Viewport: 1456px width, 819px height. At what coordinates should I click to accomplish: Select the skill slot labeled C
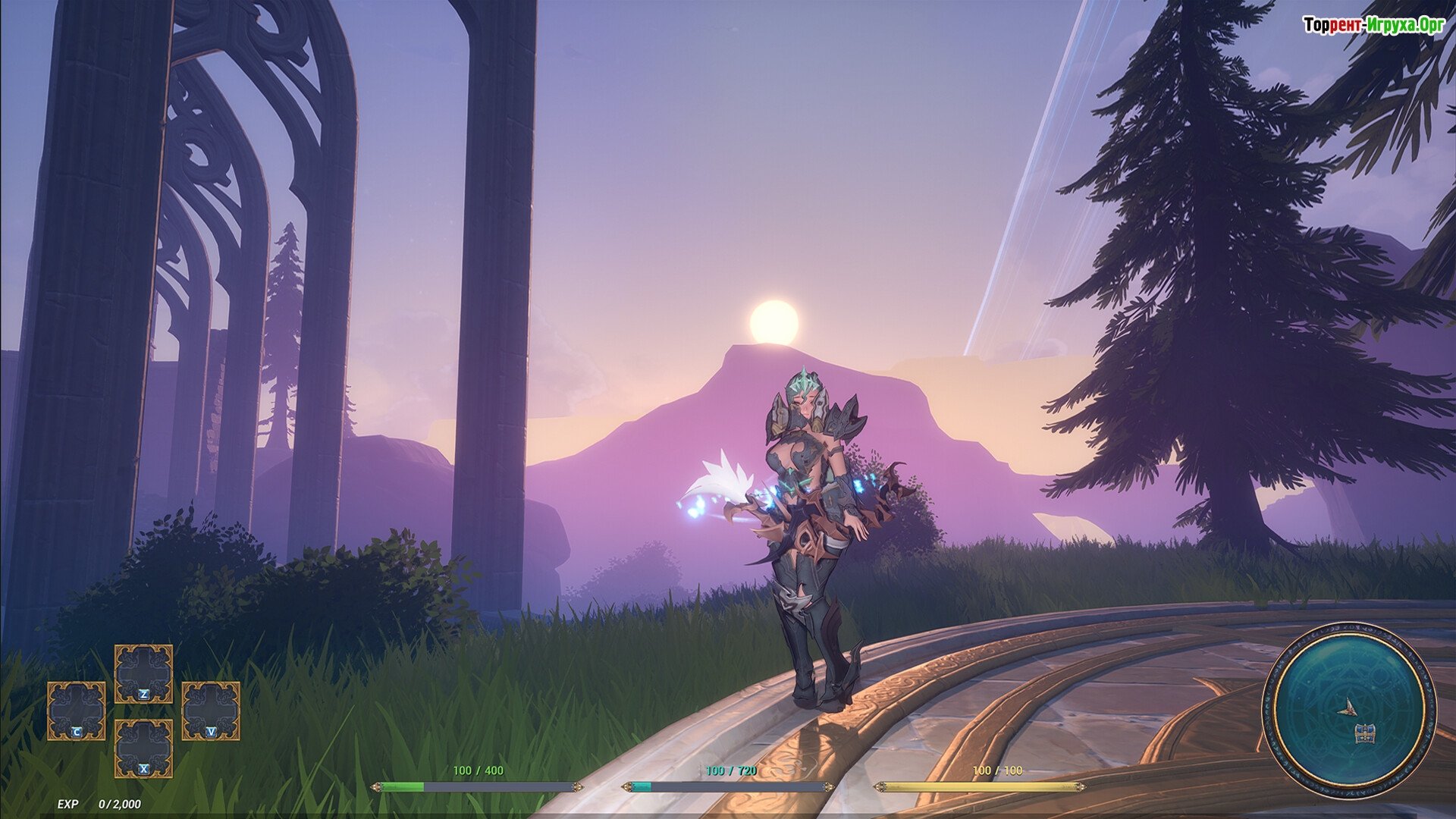pyautogui.click(x=77, y=711)
